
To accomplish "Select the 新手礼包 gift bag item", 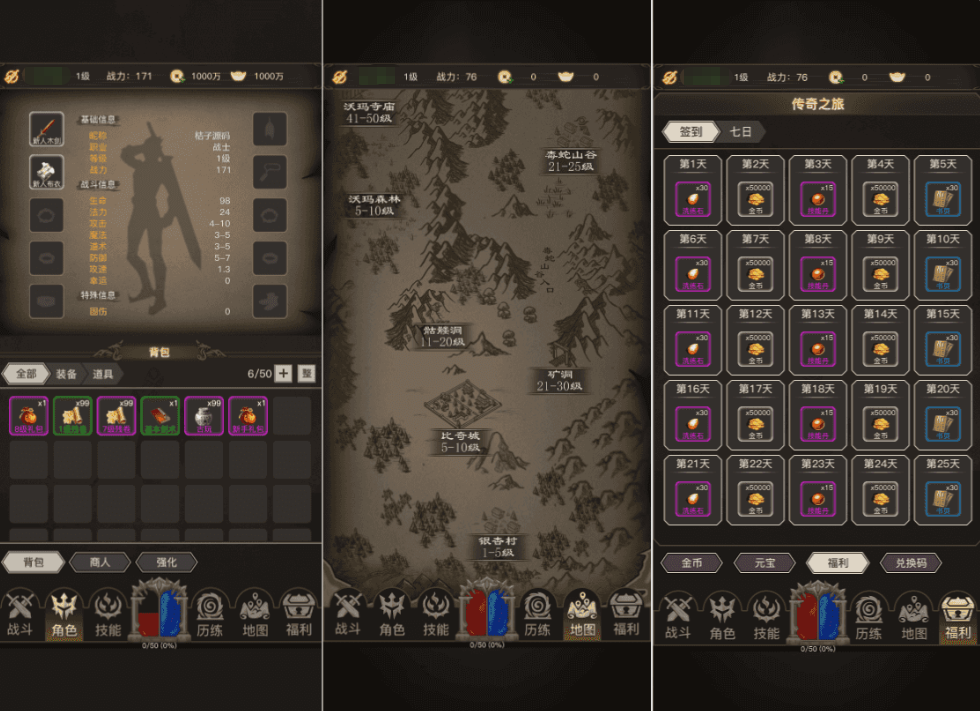I will 246,416.
